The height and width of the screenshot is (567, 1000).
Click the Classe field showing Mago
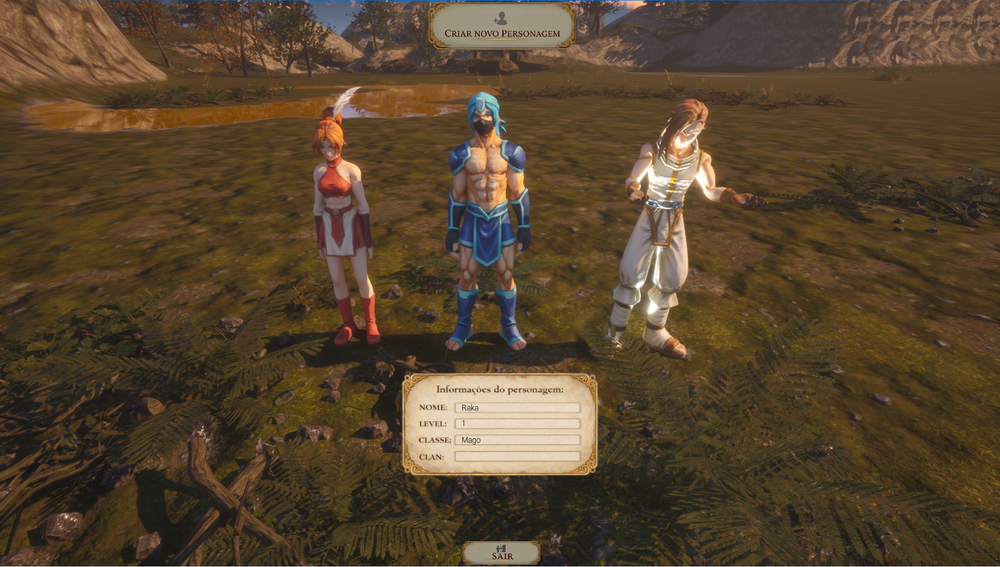(517, 440)
